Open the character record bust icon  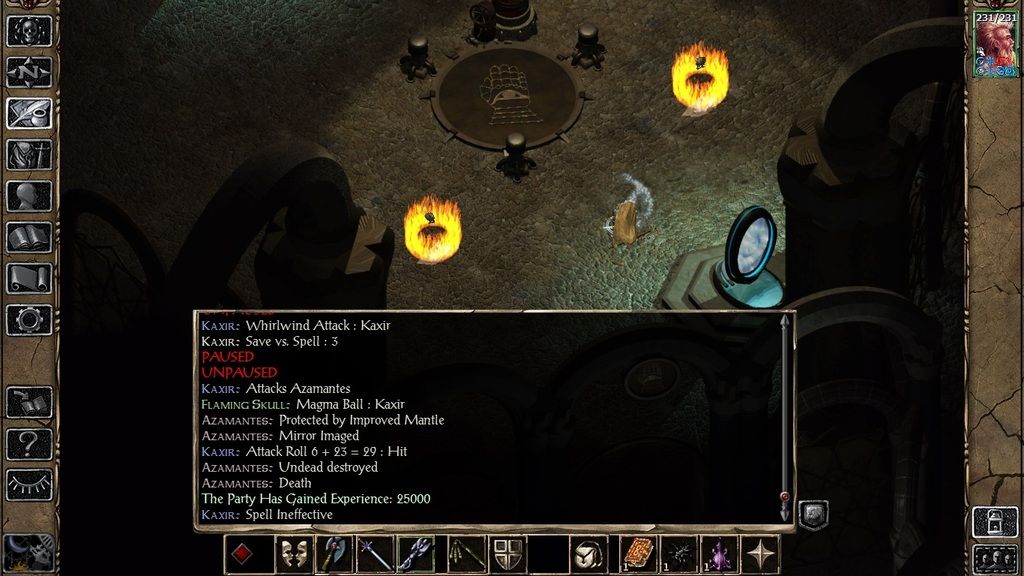click(x=29, y=196)
